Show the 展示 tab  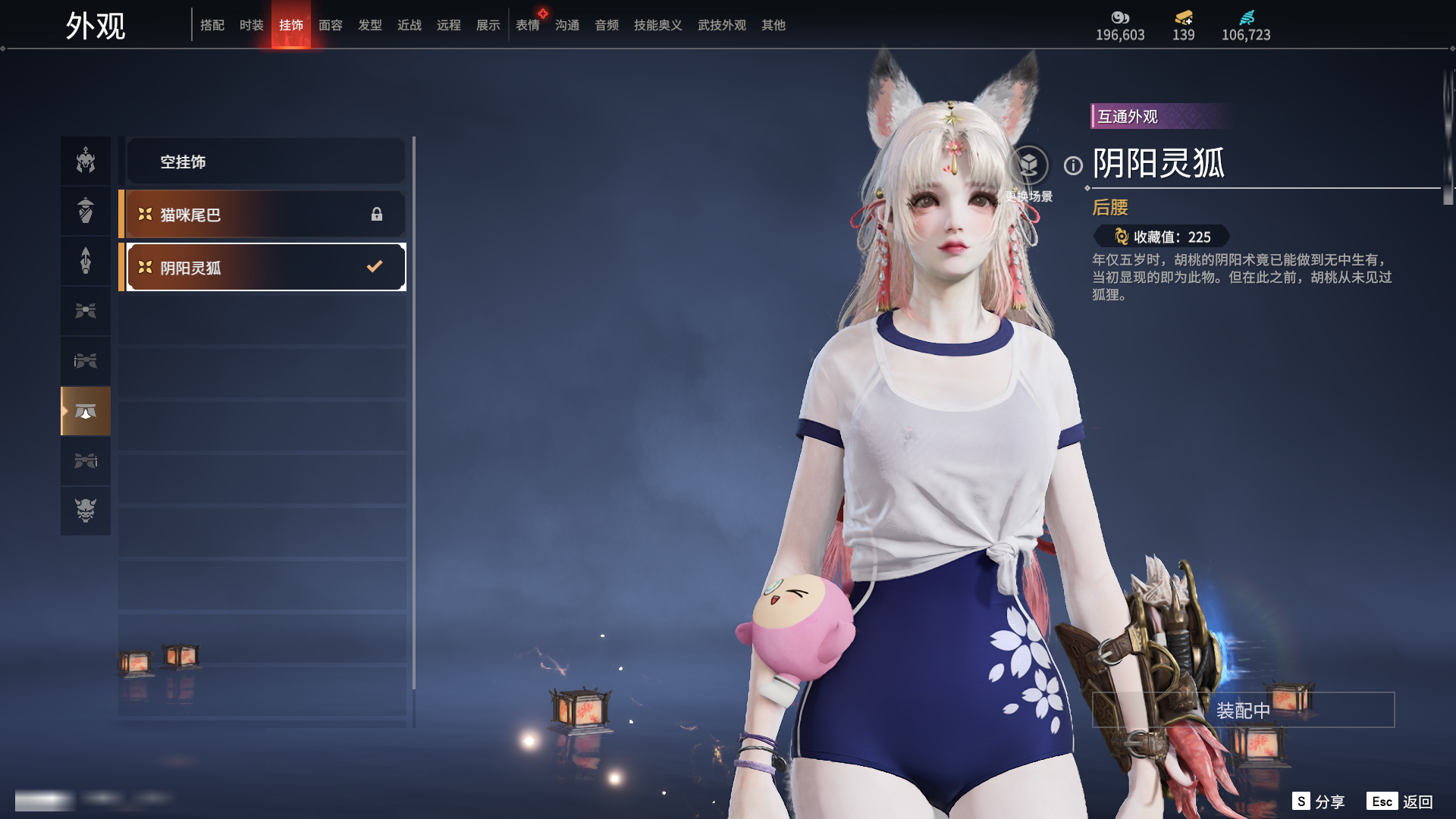point(488,25)
